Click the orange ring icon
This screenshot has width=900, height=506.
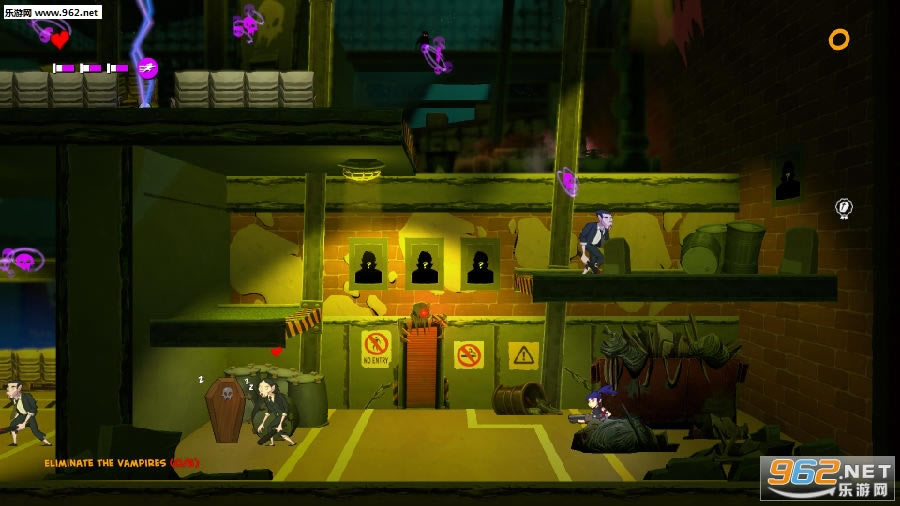(838, 40)
